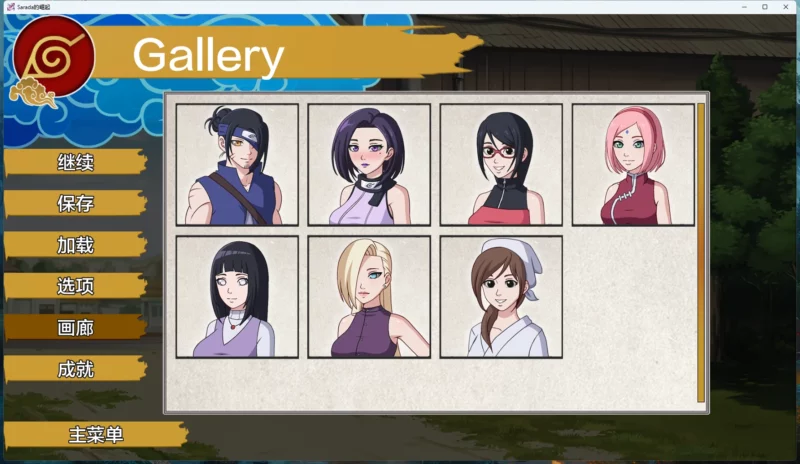
Task: Select the white-headscarf woman portrait
Action: pyautogui.click(x=501, y=296)
